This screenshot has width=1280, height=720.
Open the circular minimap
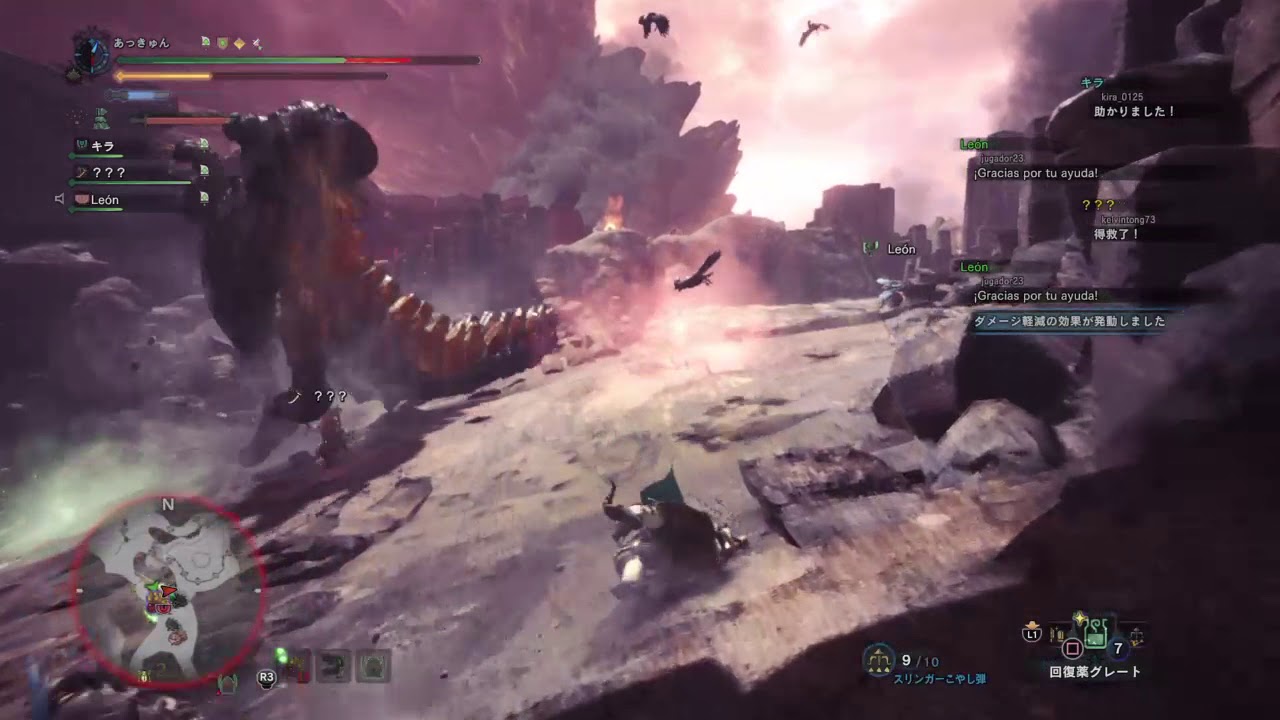[x=168, y=591]
